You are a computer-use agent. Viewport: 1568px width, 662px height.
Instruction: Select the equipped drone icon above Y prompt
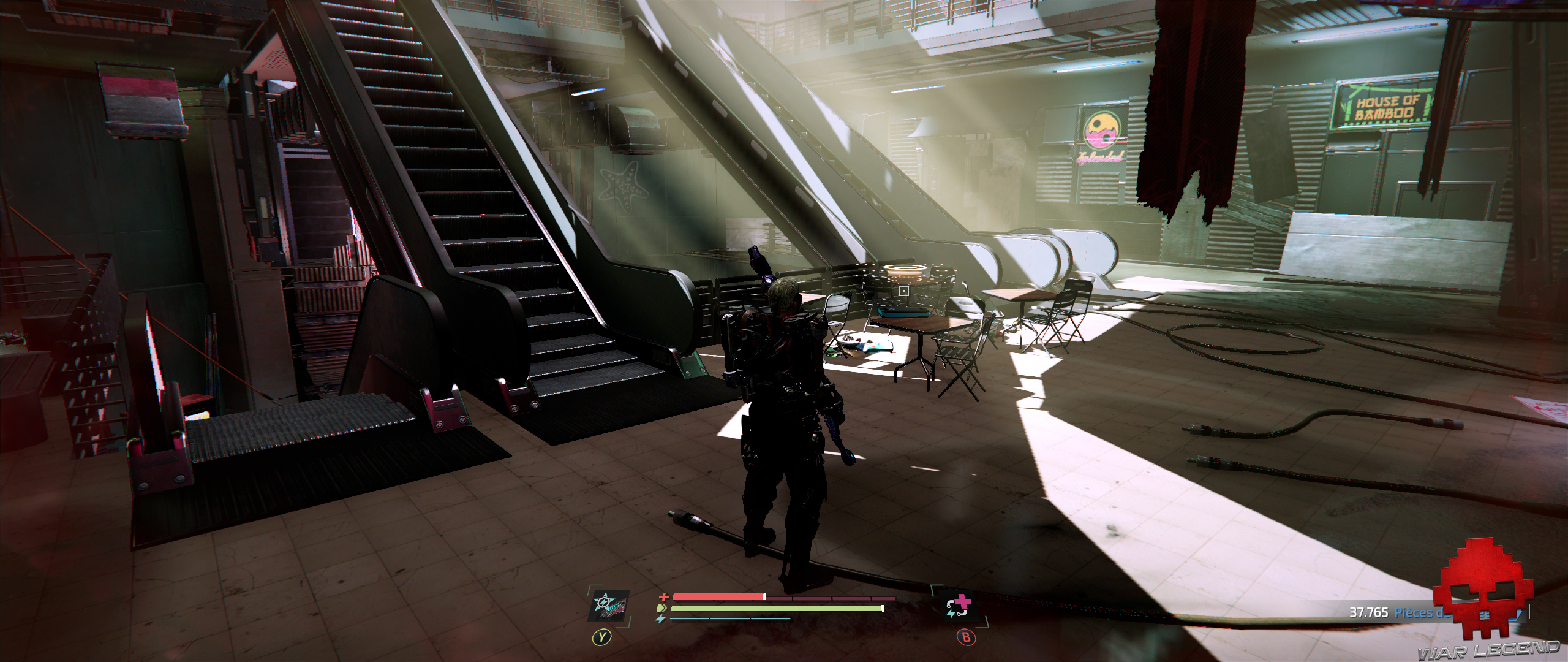pos(609,607)
